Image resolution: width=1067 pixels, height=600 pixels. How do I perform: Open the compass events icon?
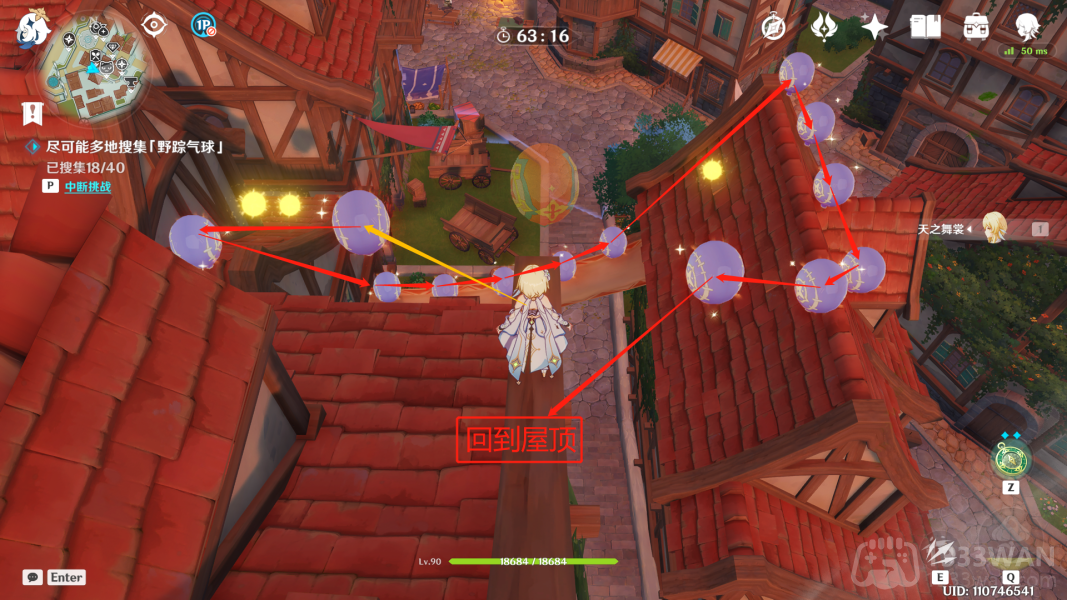pyautogui.click(x=773, y=27)
